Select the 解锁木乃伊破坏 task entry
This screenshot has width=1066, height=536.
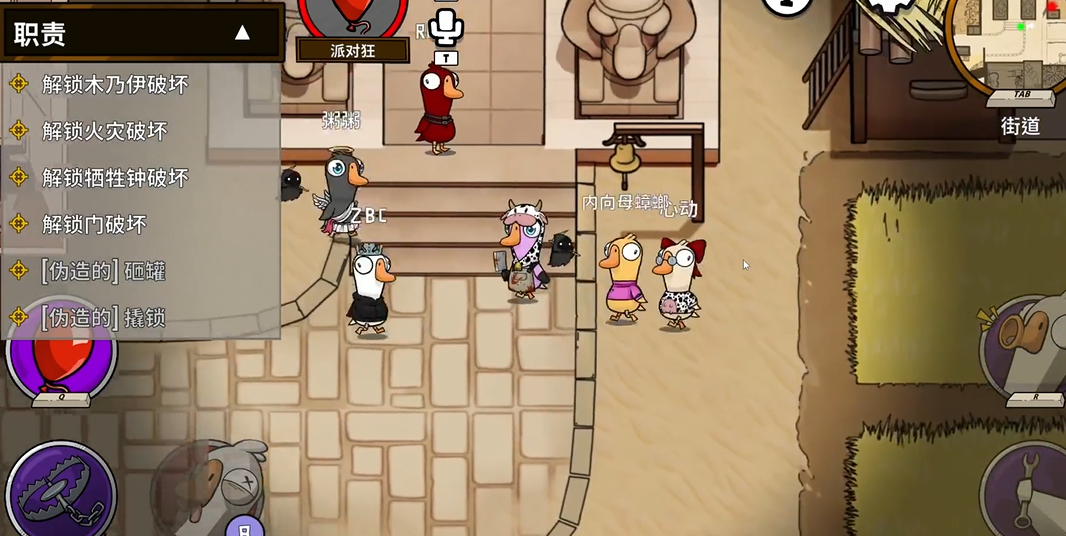coord(115,84)
